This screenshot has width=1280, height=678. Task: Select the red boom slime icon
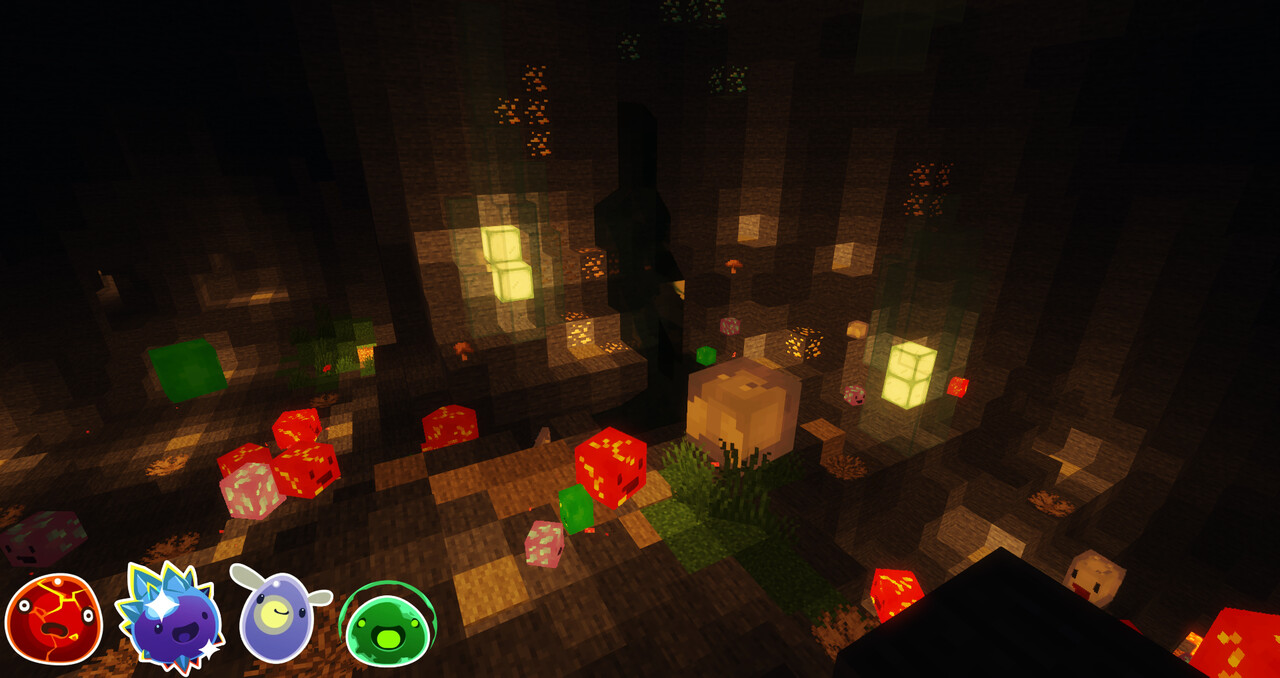[x=53, y=620]
